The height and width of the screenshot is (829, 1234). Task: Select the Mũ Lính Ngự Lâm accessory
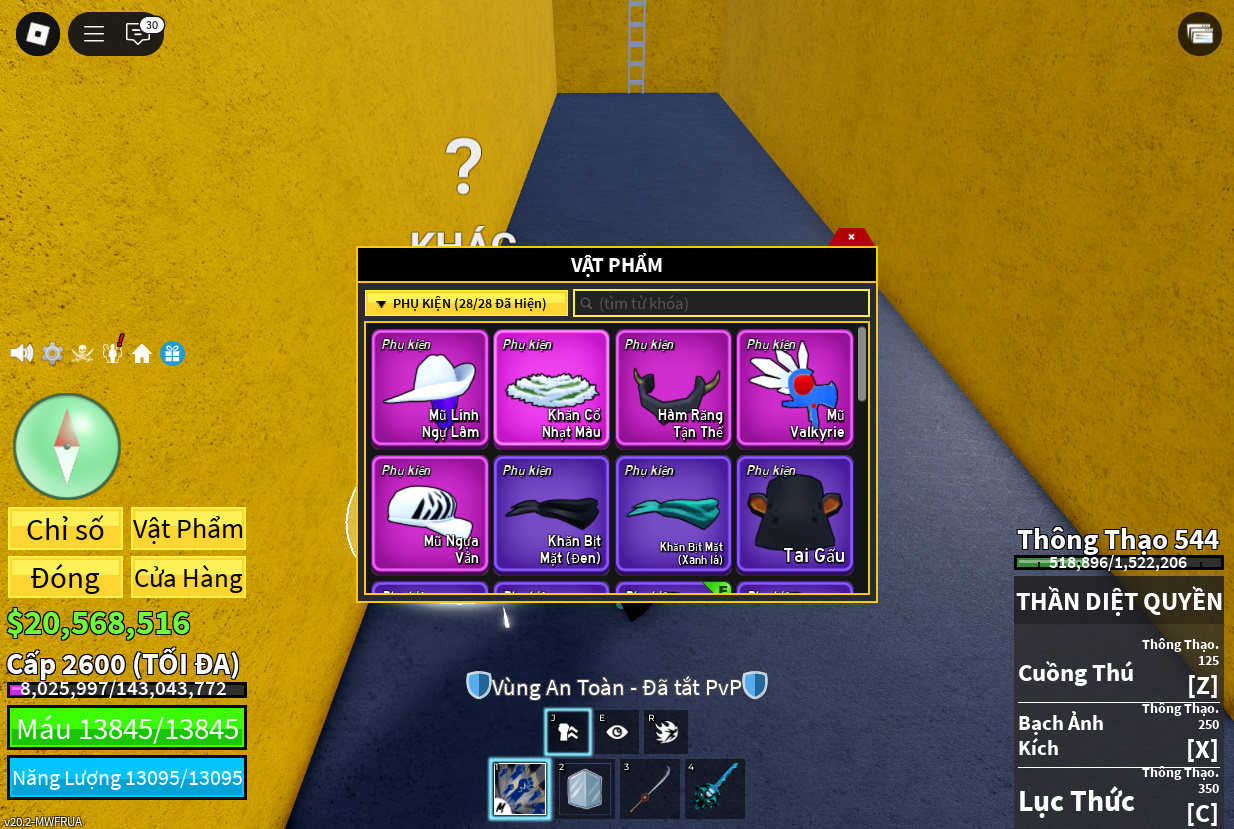(x=430, y=388)
